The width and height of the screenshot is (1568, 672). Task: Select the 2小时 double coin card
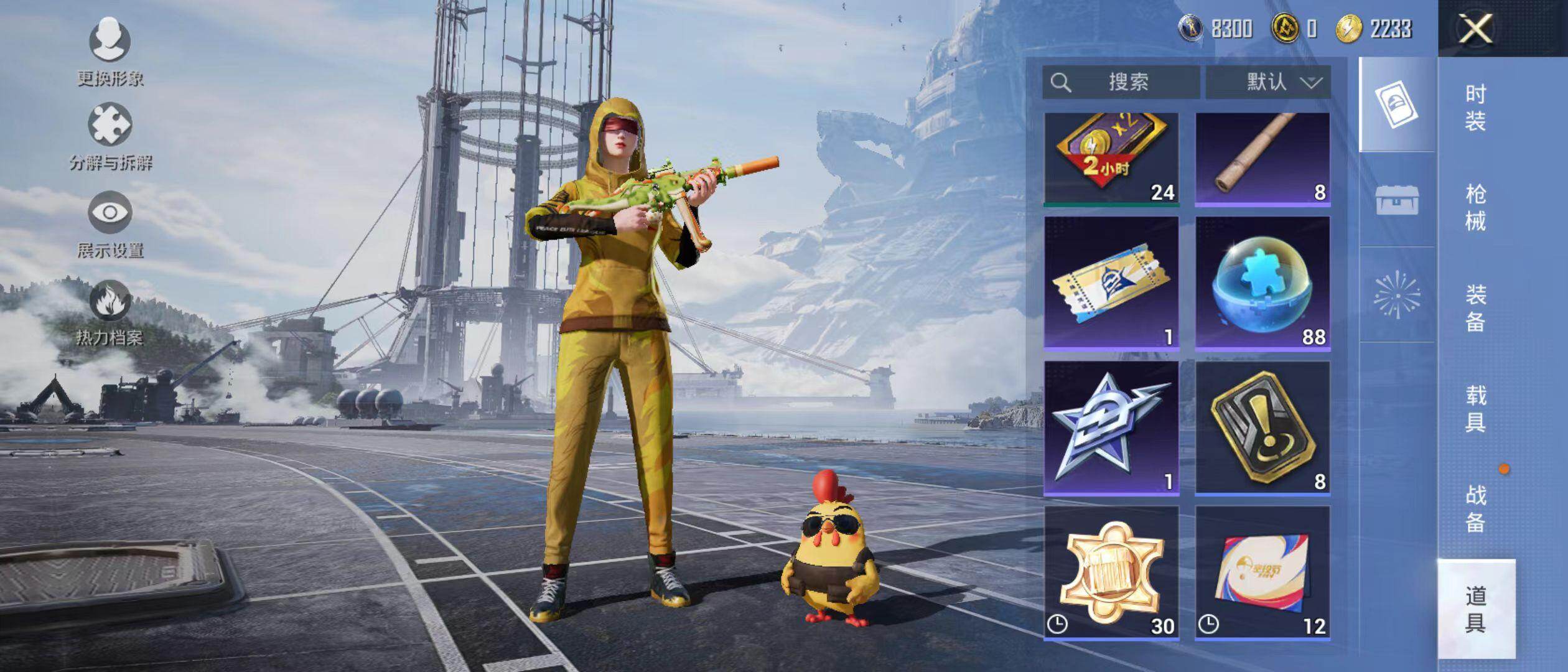tap(1111, 159)
